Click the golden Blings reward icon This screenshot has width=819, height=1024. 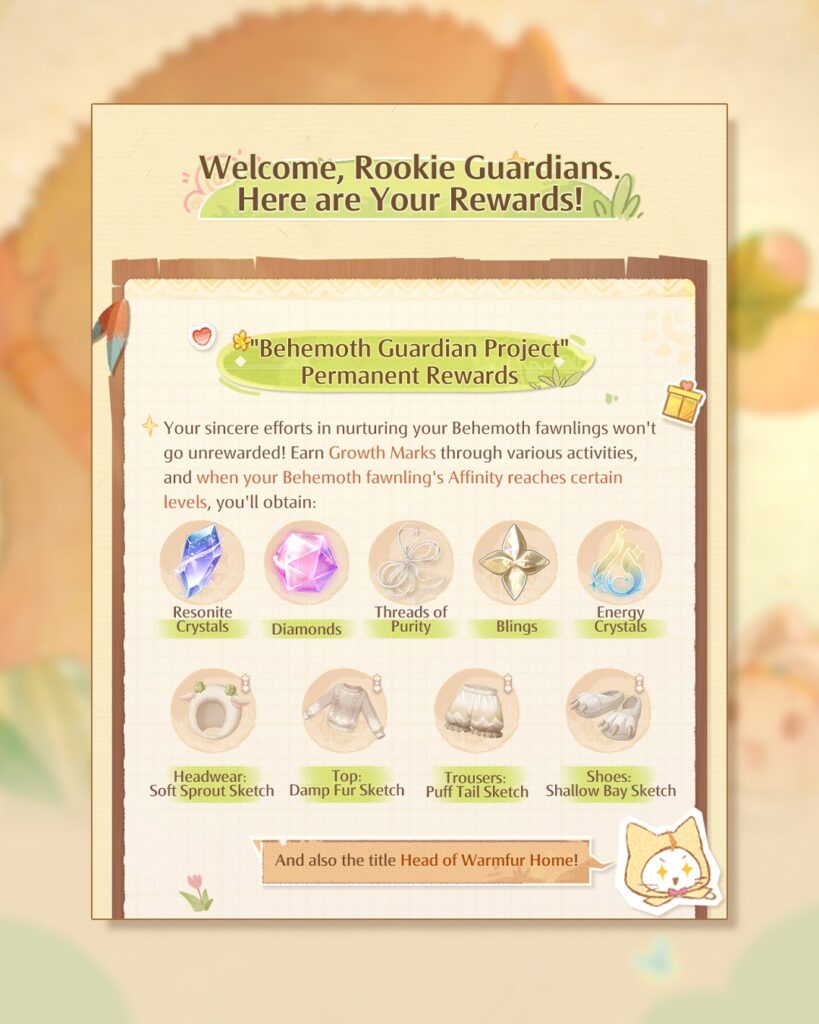point(515,562)
